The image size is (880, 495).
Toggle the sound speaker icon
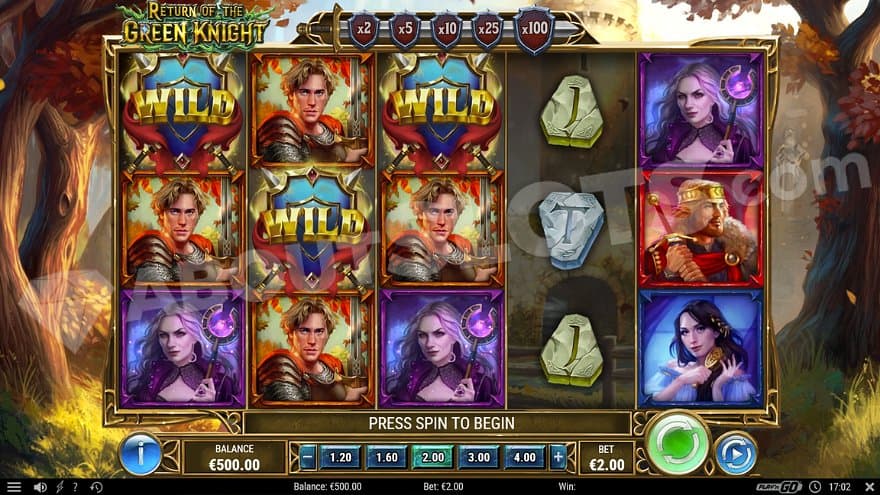pyautogui.click(x=40, y=487)
